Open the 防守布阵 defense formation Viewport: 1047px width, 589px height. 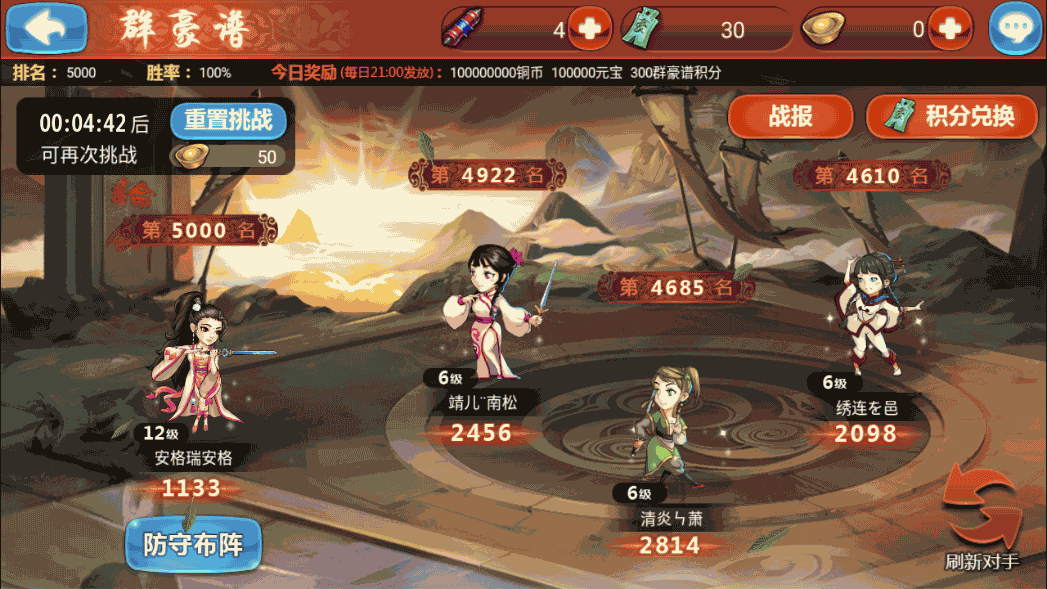point(193,544)
